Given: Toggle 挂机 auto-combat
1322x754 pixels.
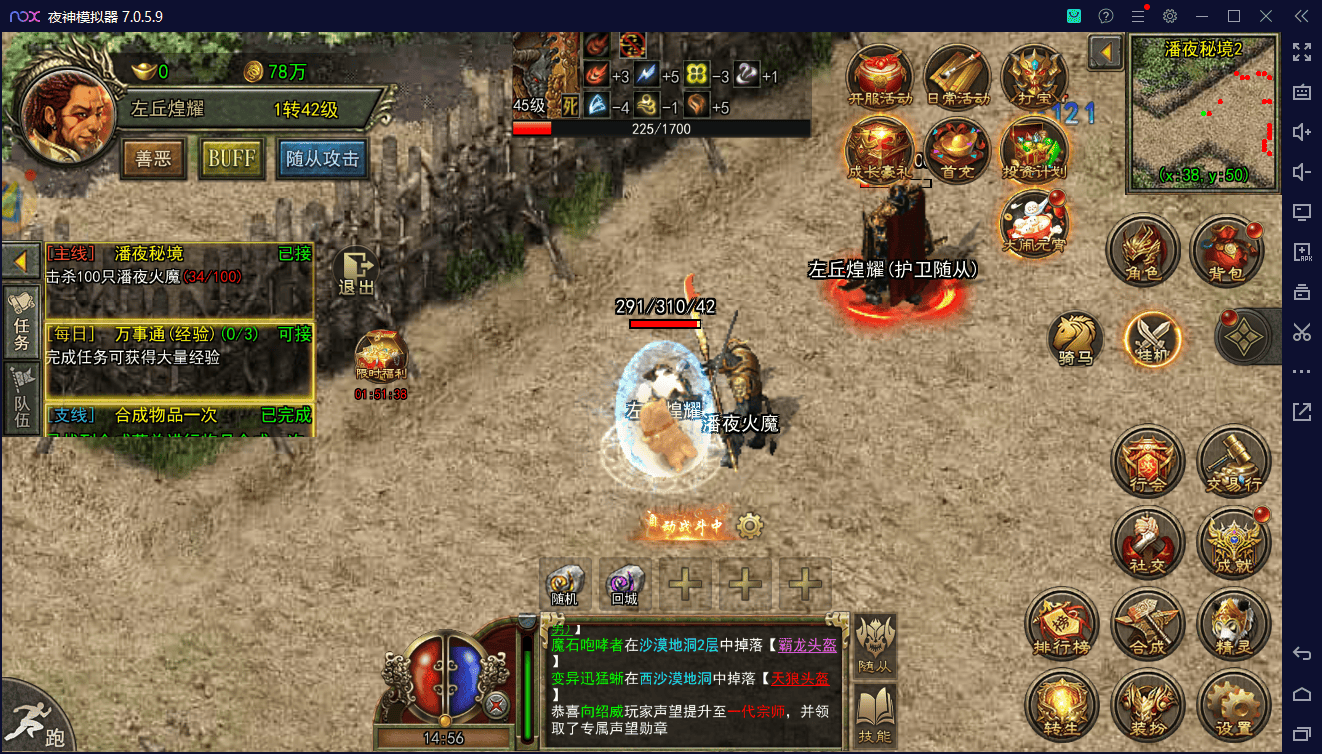Looking at the screenshot, I should pos(1151,338).
